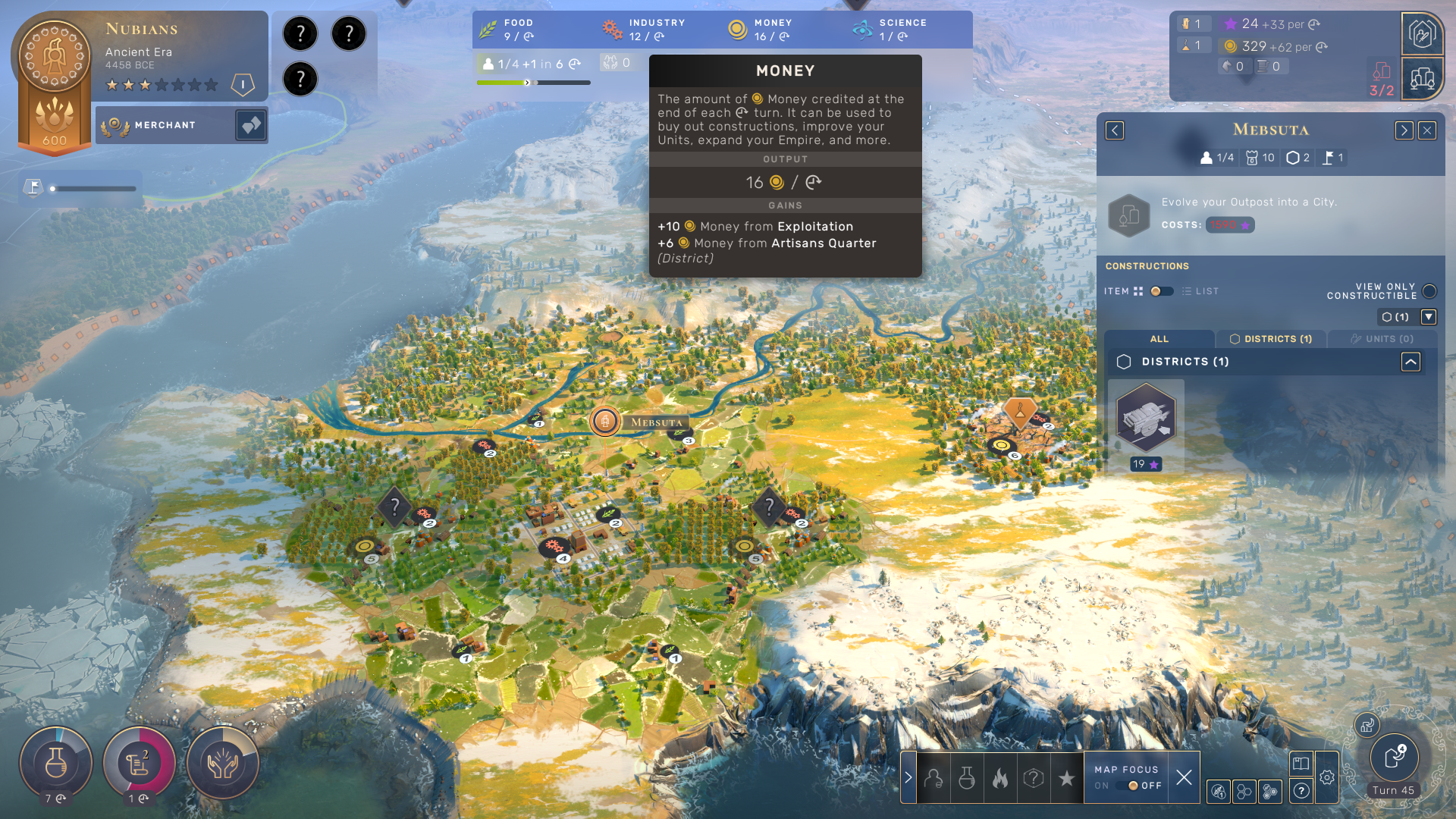Go to the previous settlement arrow
Image resolution: width=1456 pixels, height=819 pixels.
click(x=1115, y=130)
